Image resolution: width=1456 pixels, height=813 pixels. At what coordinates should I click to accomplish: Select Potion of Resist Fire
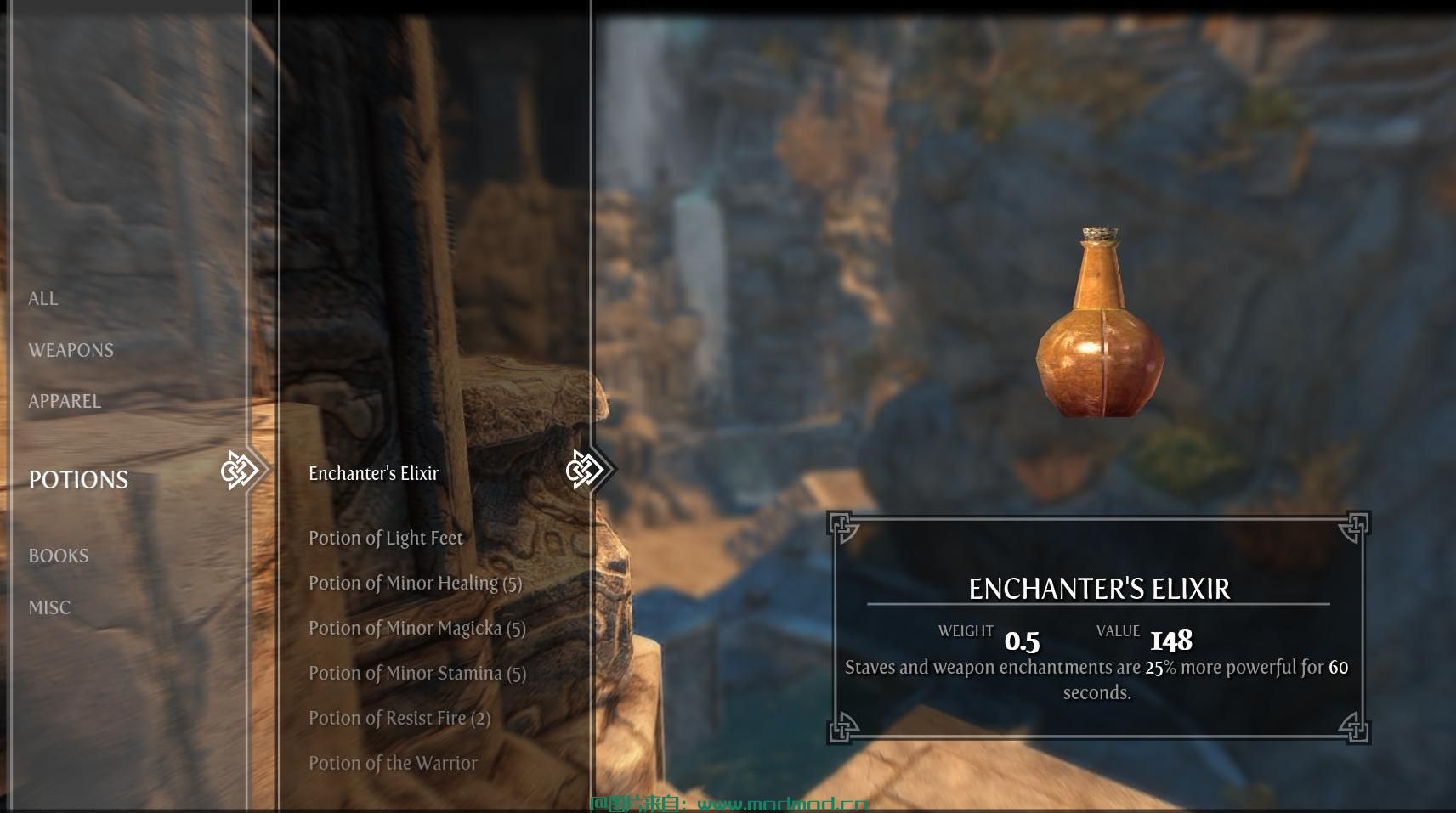[x=399, y=719]
